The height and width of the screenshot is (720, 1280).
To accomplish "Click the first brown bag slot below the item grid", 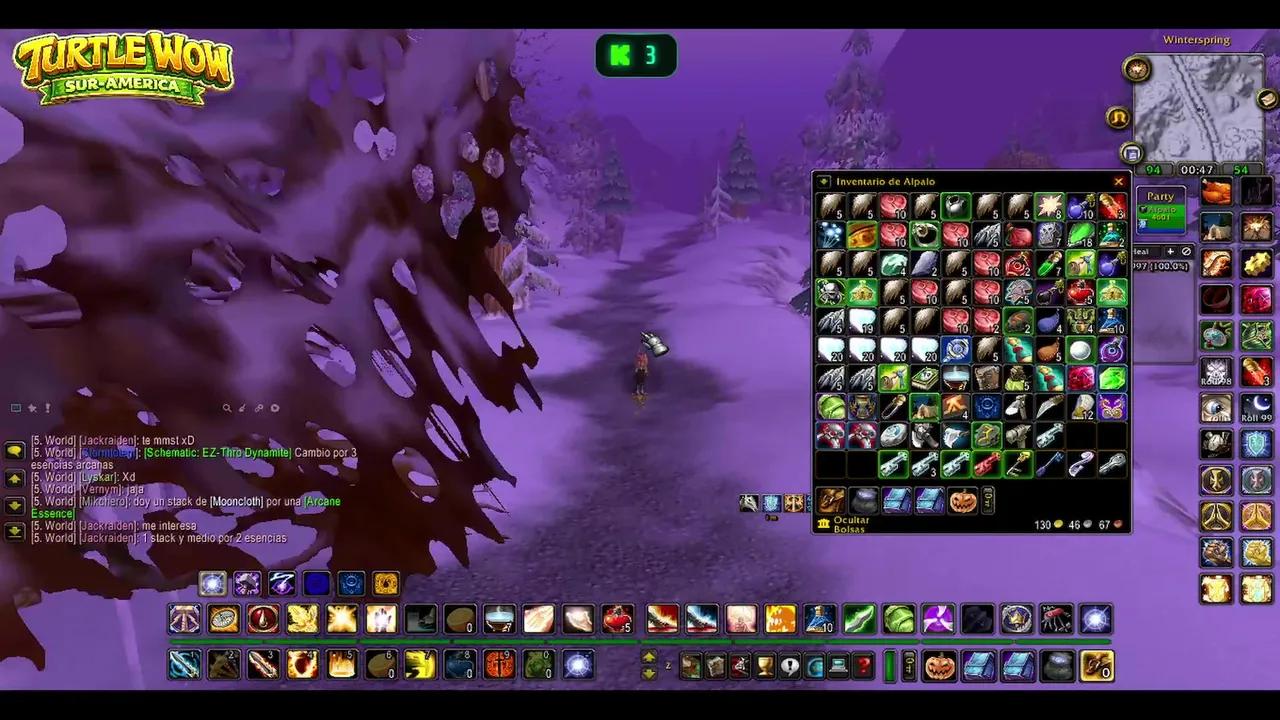I will pyautogui.click(x=829, y=501).
